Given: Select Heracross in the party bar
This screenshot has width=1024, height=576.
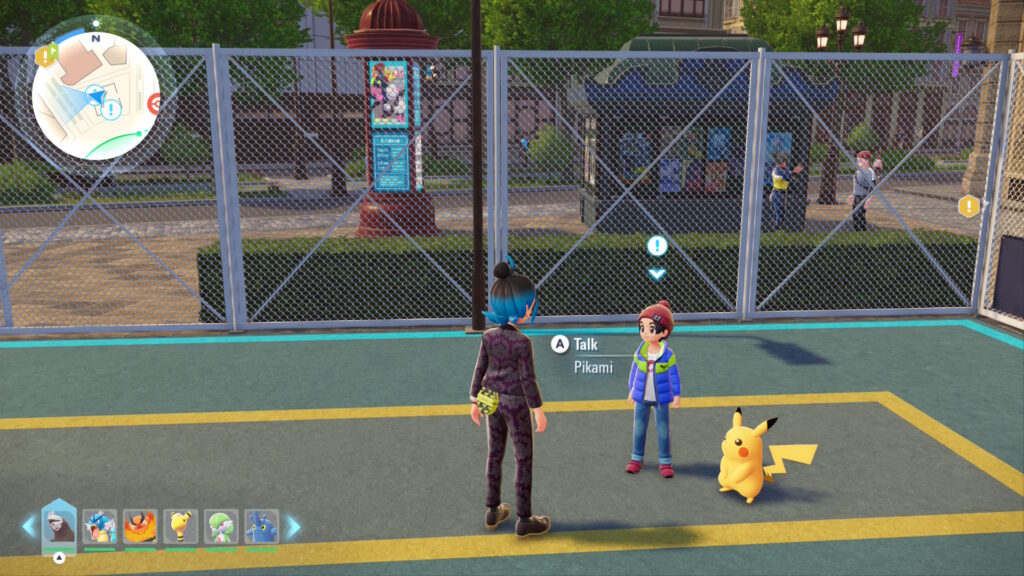Looking at the screenshot, I should [261, 525].
